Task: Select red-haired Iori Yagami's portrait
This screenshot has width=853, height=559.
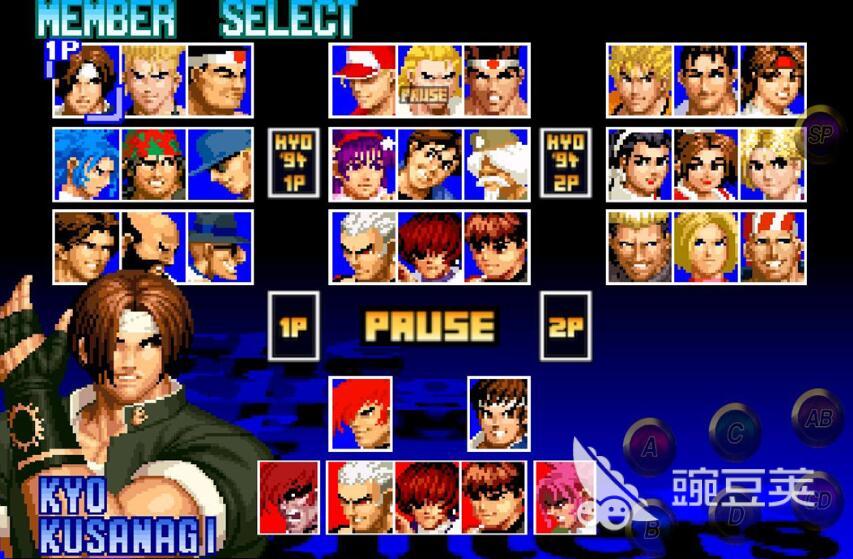Action: pyautogui.click(x=362, y=412)
